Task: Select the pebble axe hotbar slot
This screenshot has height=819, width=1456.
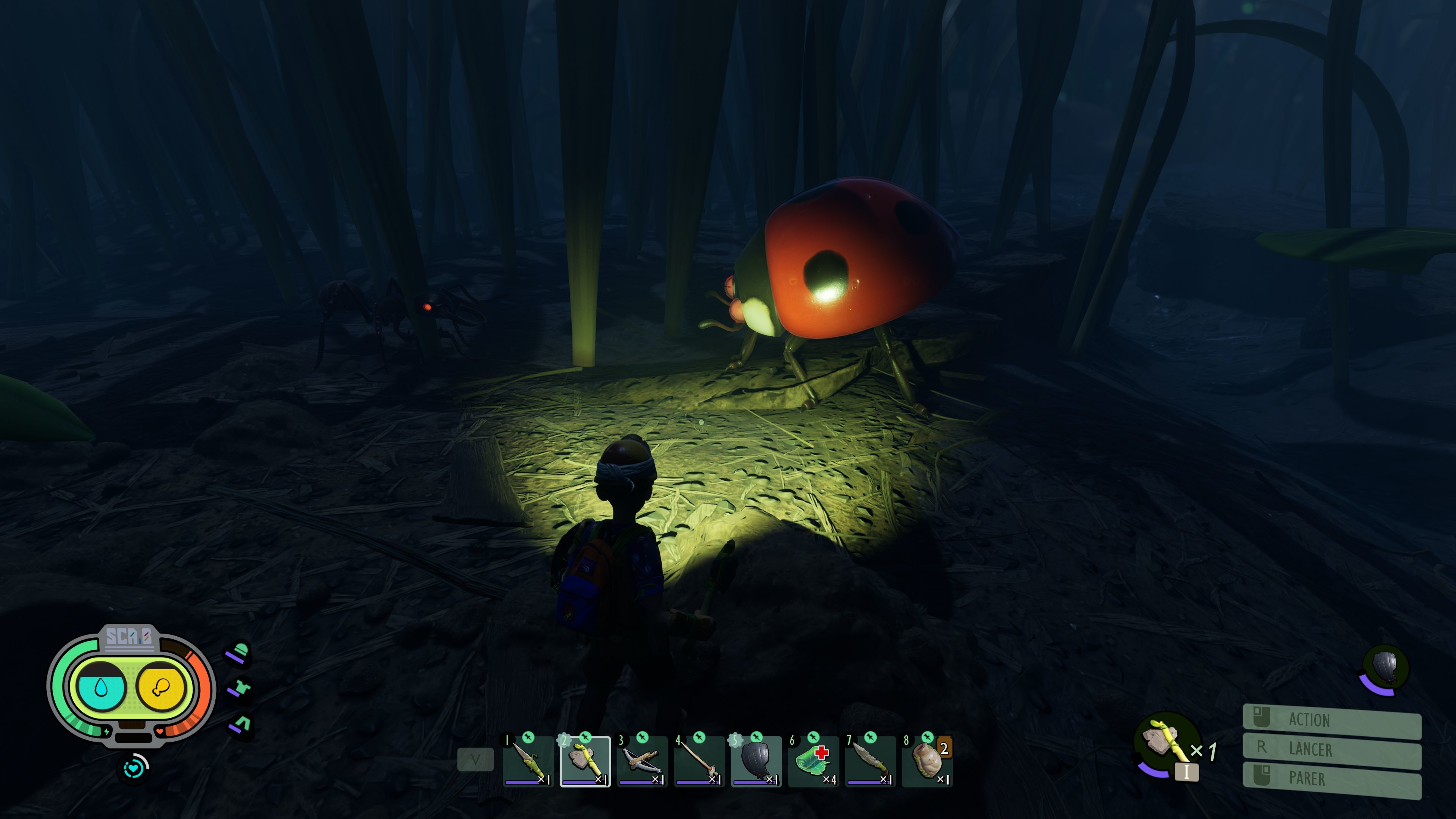Action: 585,761
